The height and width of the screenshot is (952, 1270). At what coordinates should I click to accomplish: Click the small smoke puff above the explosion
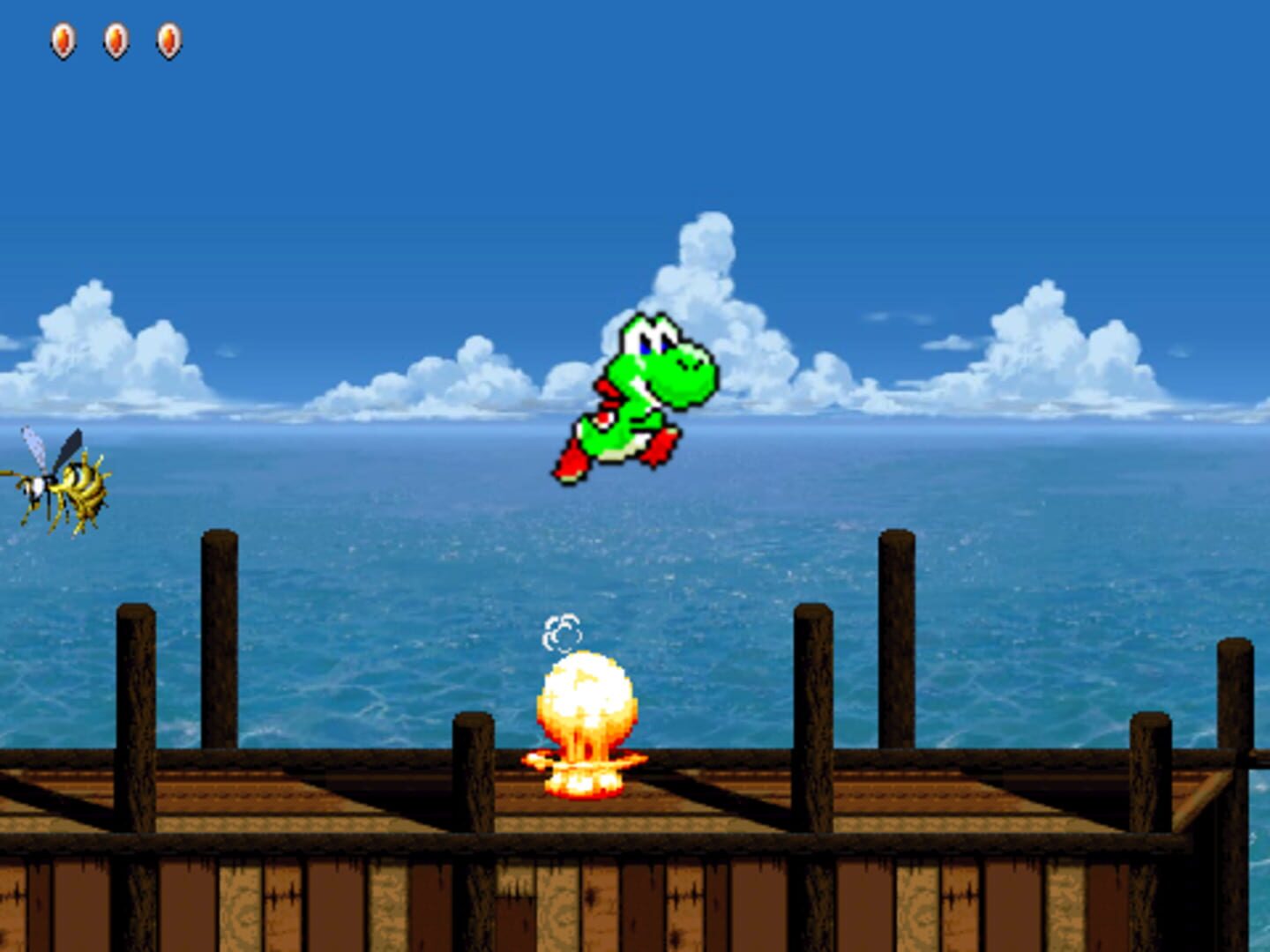pyautogui.click(x=562, y=631)
